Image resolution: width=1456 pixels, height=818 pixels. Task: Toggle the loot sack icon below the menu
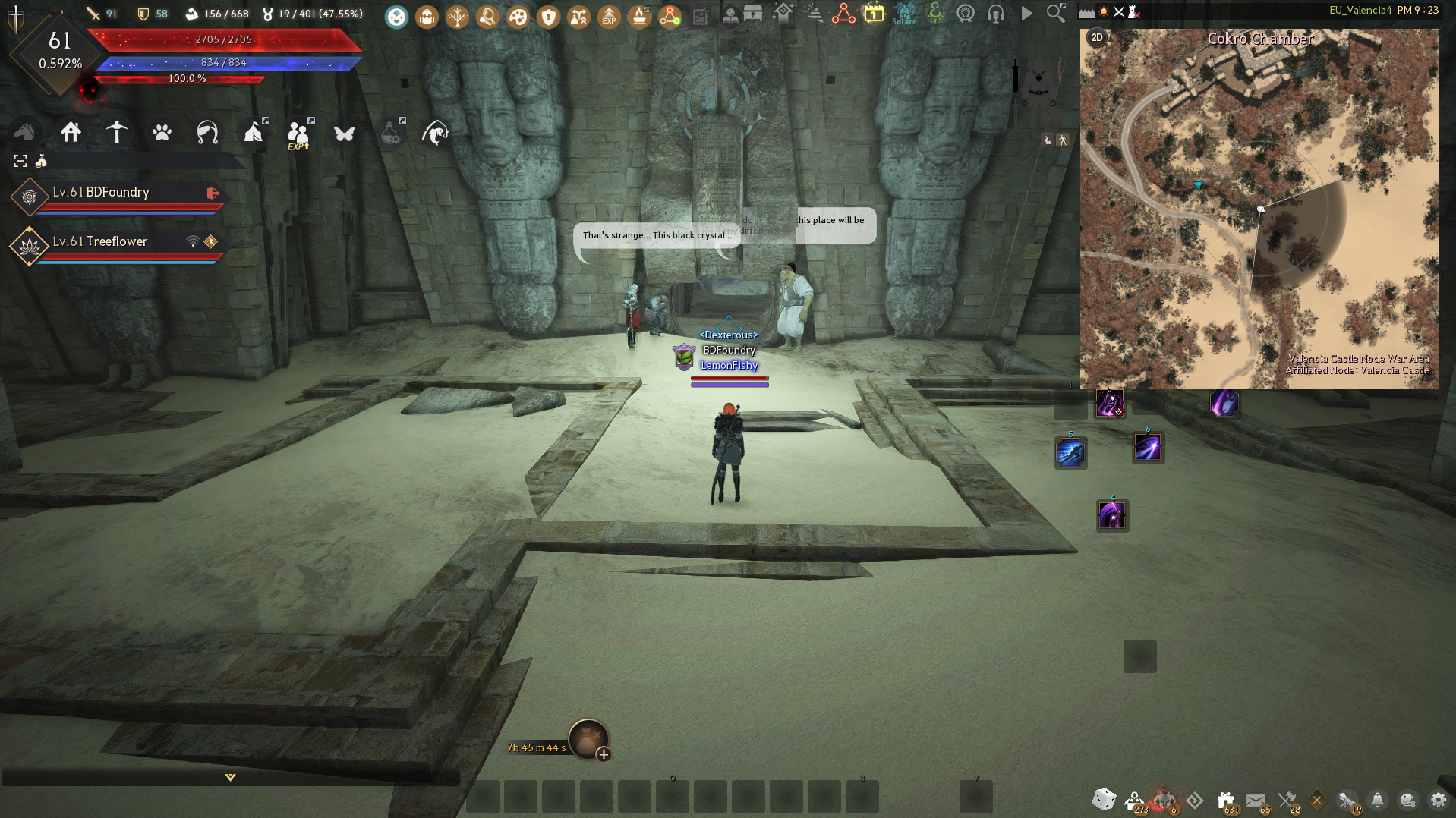coord(41,161)
